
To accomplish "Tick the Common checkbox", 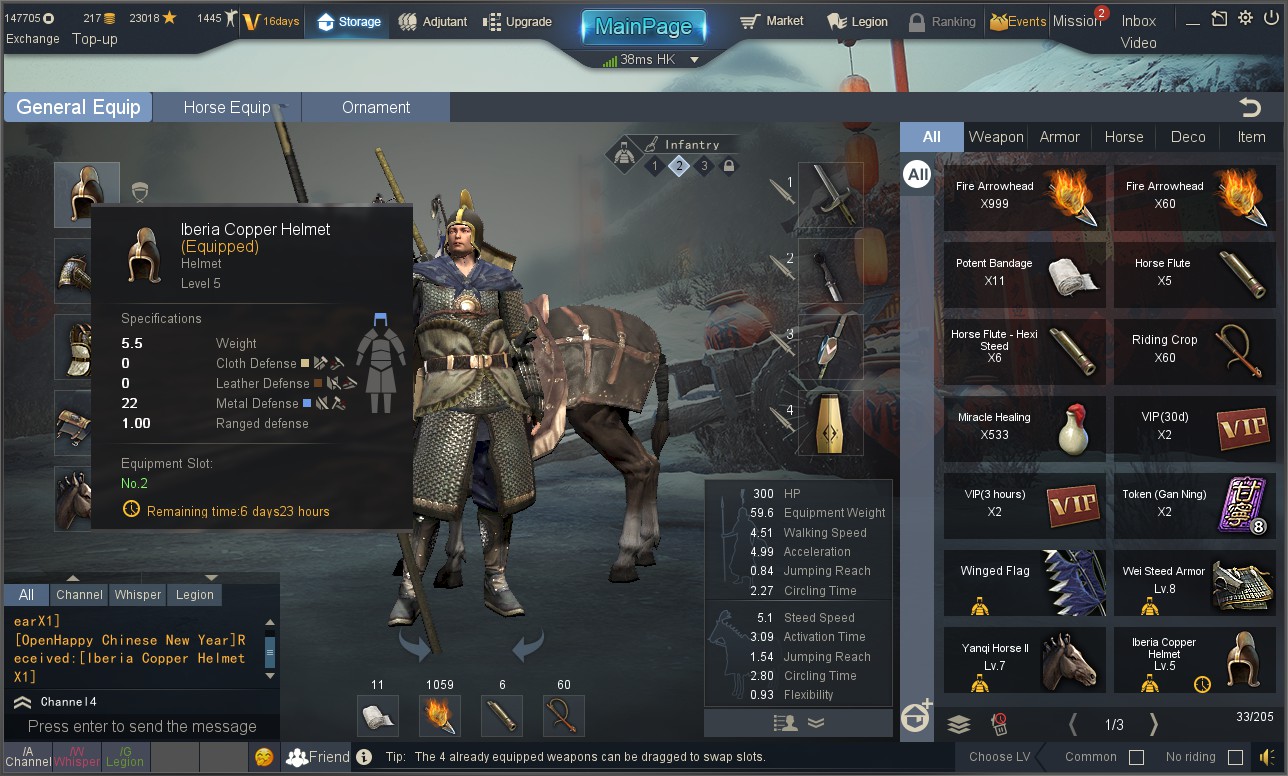I will [x=1136, y=757].
